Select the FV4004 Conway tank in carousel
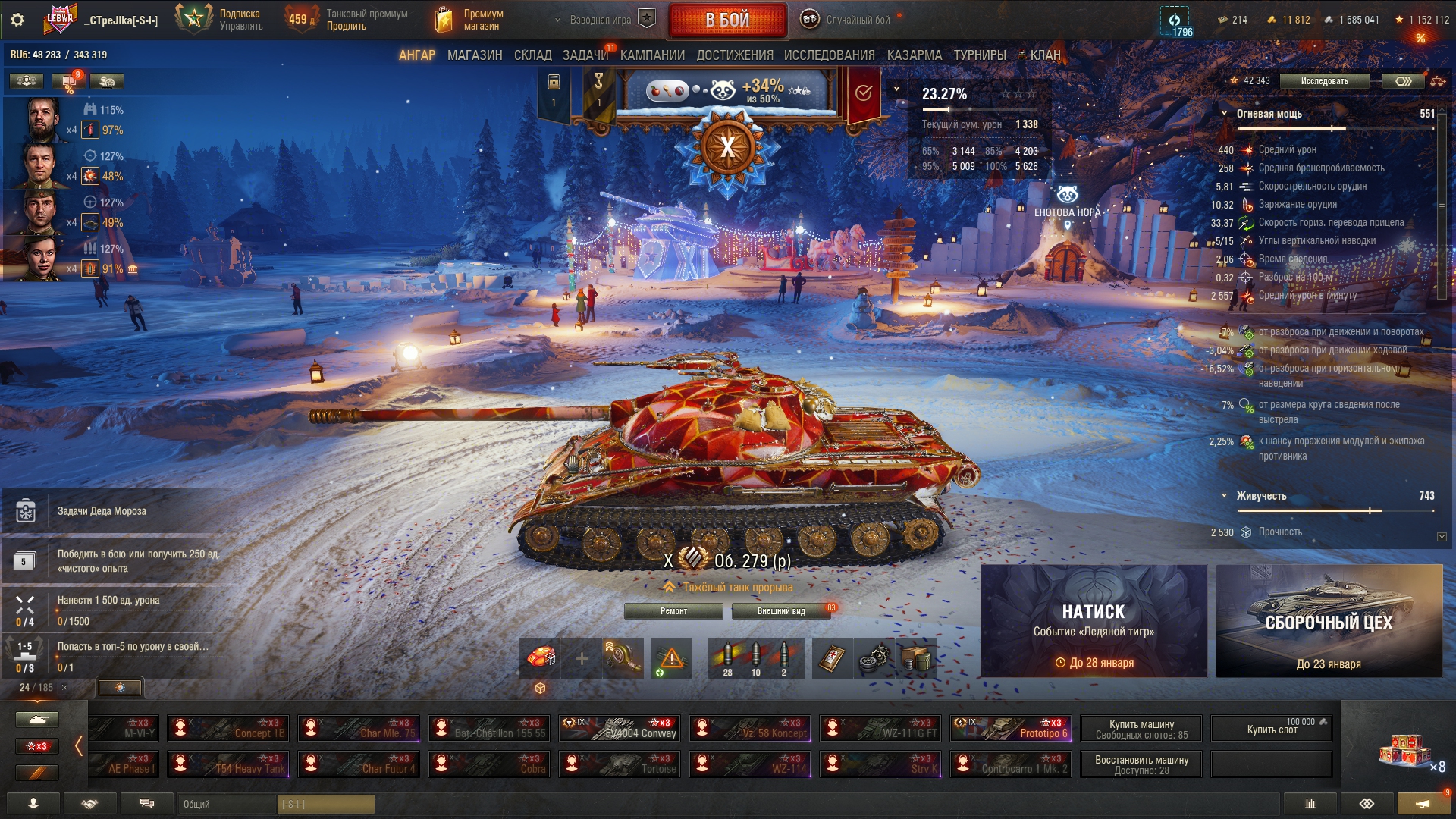The height and width of the screenshot is (819, 1456). [620, 729]
